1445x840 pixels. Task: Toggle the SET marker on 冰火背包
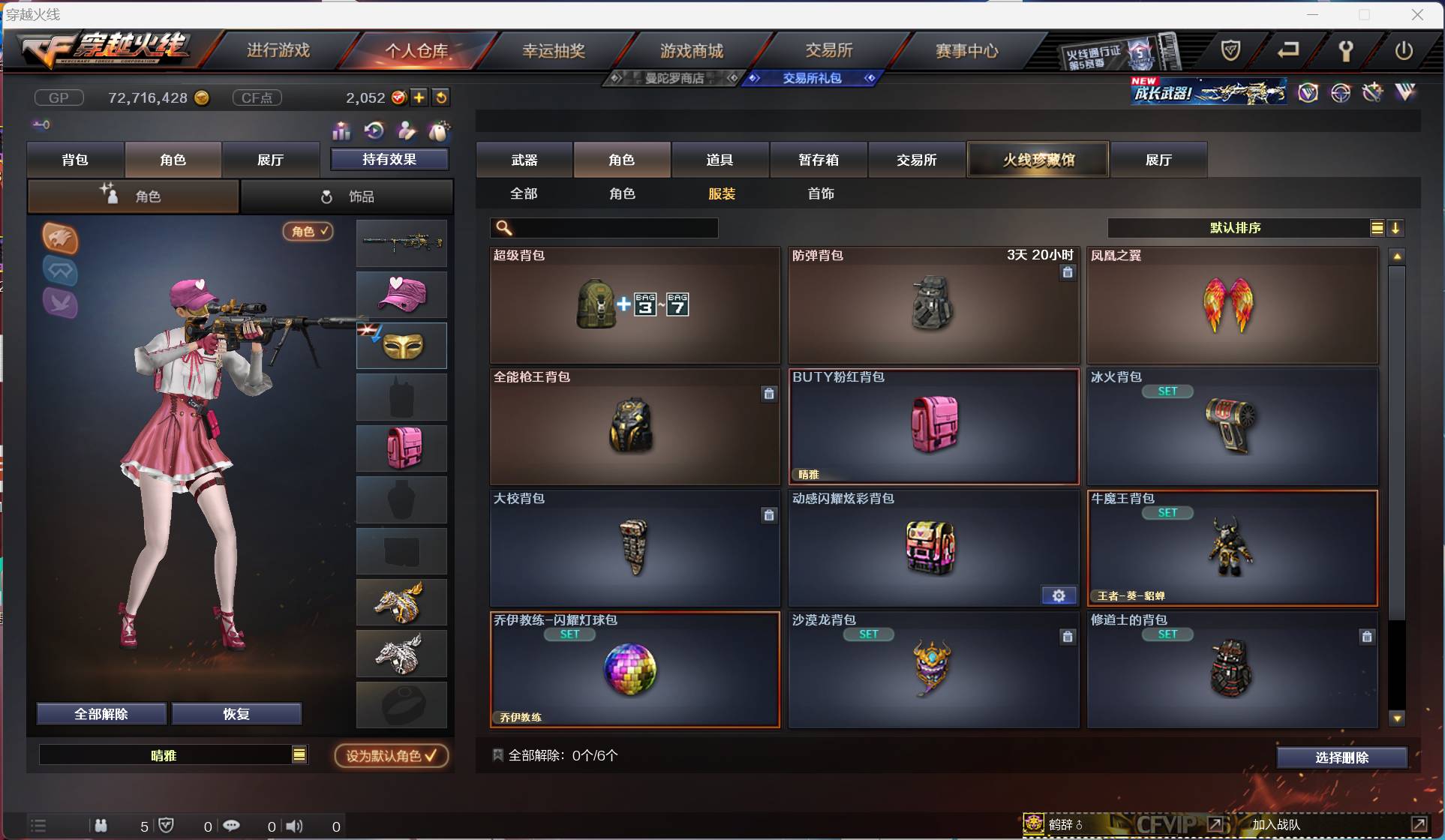[1168, 391]
